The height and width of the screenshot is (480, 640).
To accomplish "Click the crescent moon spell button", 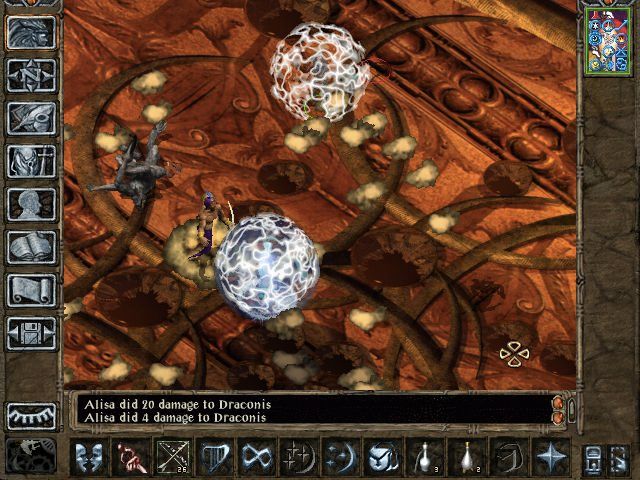I will pos(340,457).
